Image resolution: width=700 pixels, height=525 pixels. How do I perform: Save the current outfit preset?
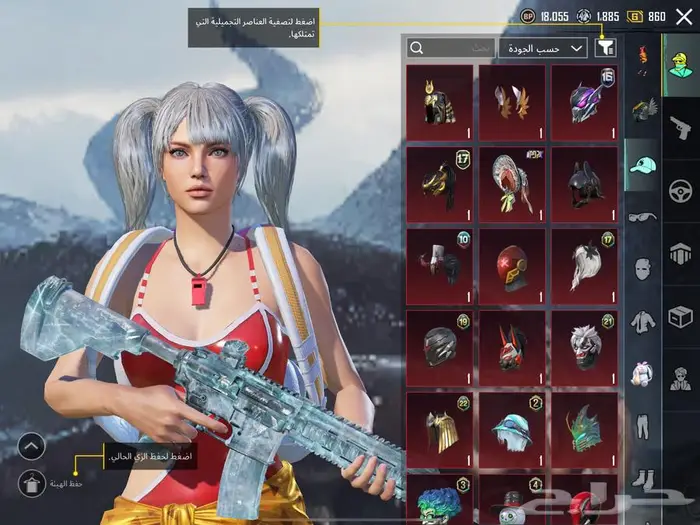31,482
